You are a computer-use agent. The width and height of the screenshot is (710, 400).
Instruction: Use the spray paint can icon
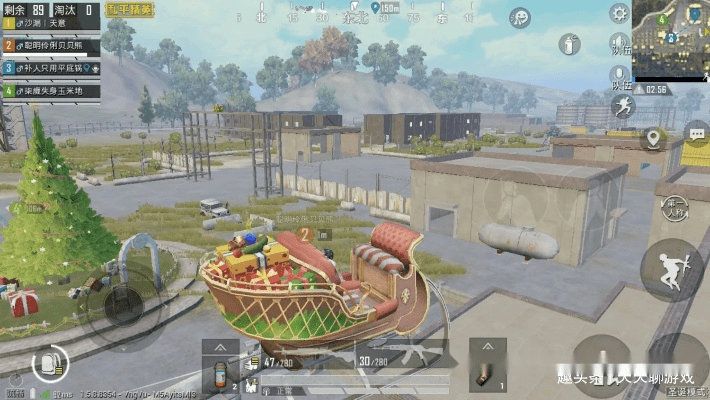click(571, 44)
